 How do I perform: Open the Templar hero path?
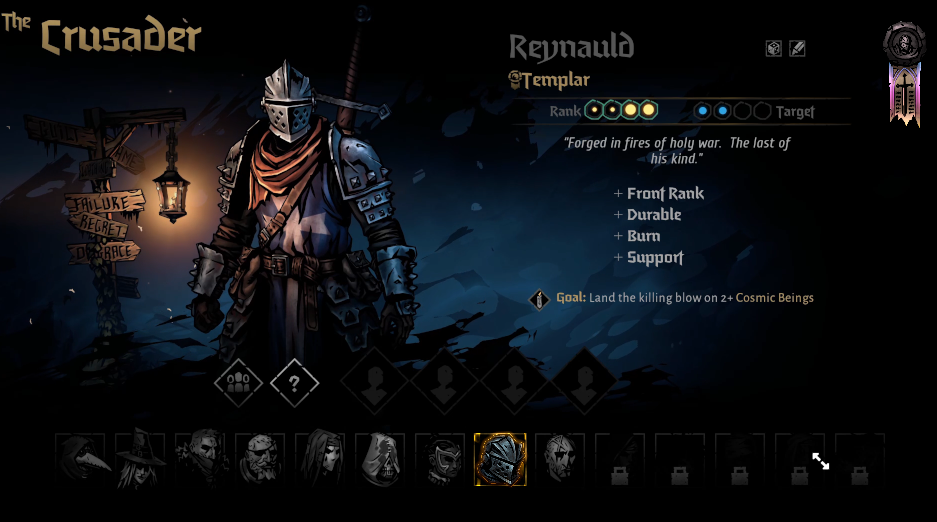coord(550,80)
